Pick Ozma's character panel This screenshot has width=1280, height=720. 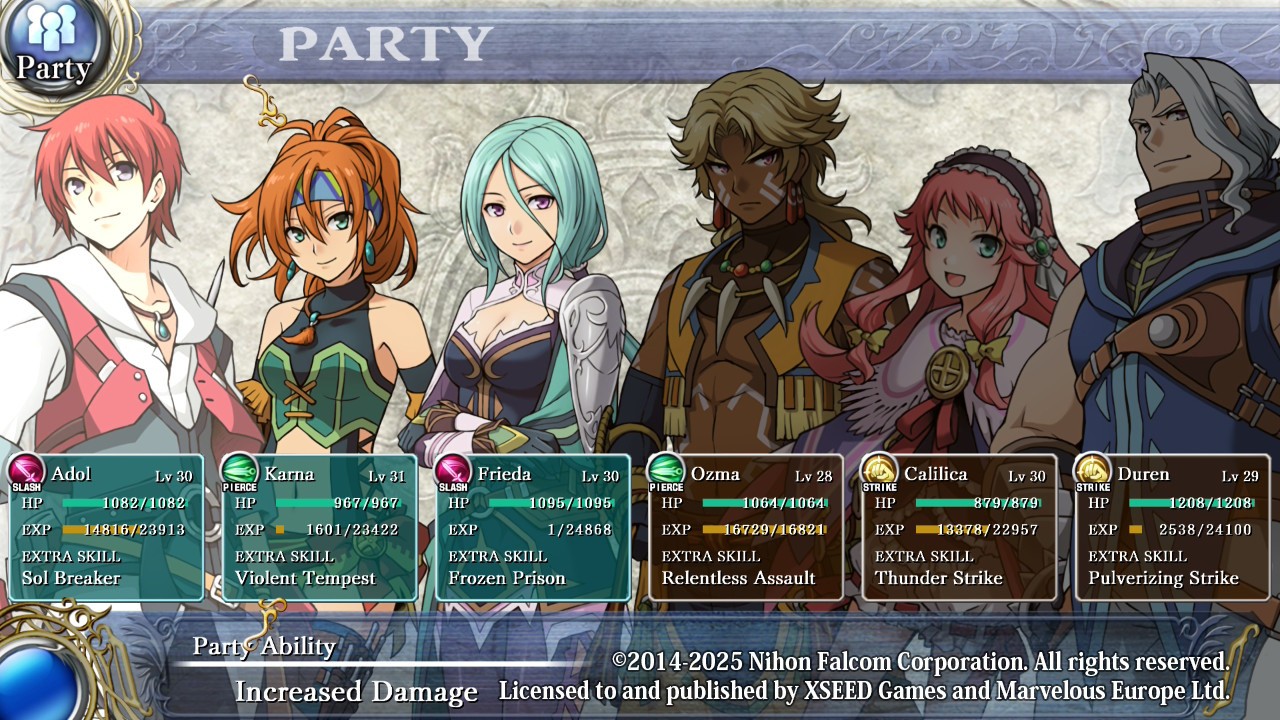(x=746, y=527)
